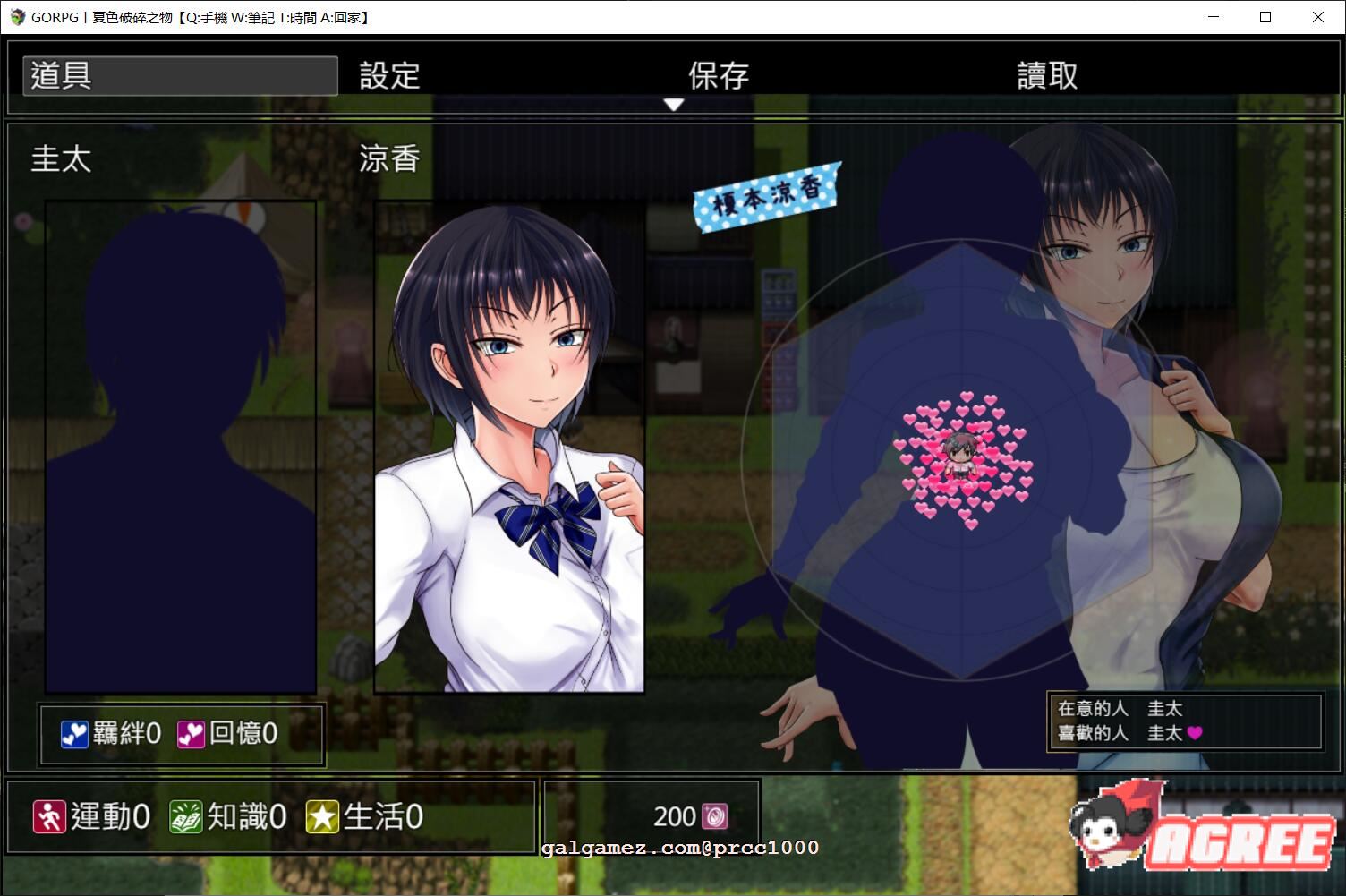Select the 保存 save menu item

click(717, 74)
